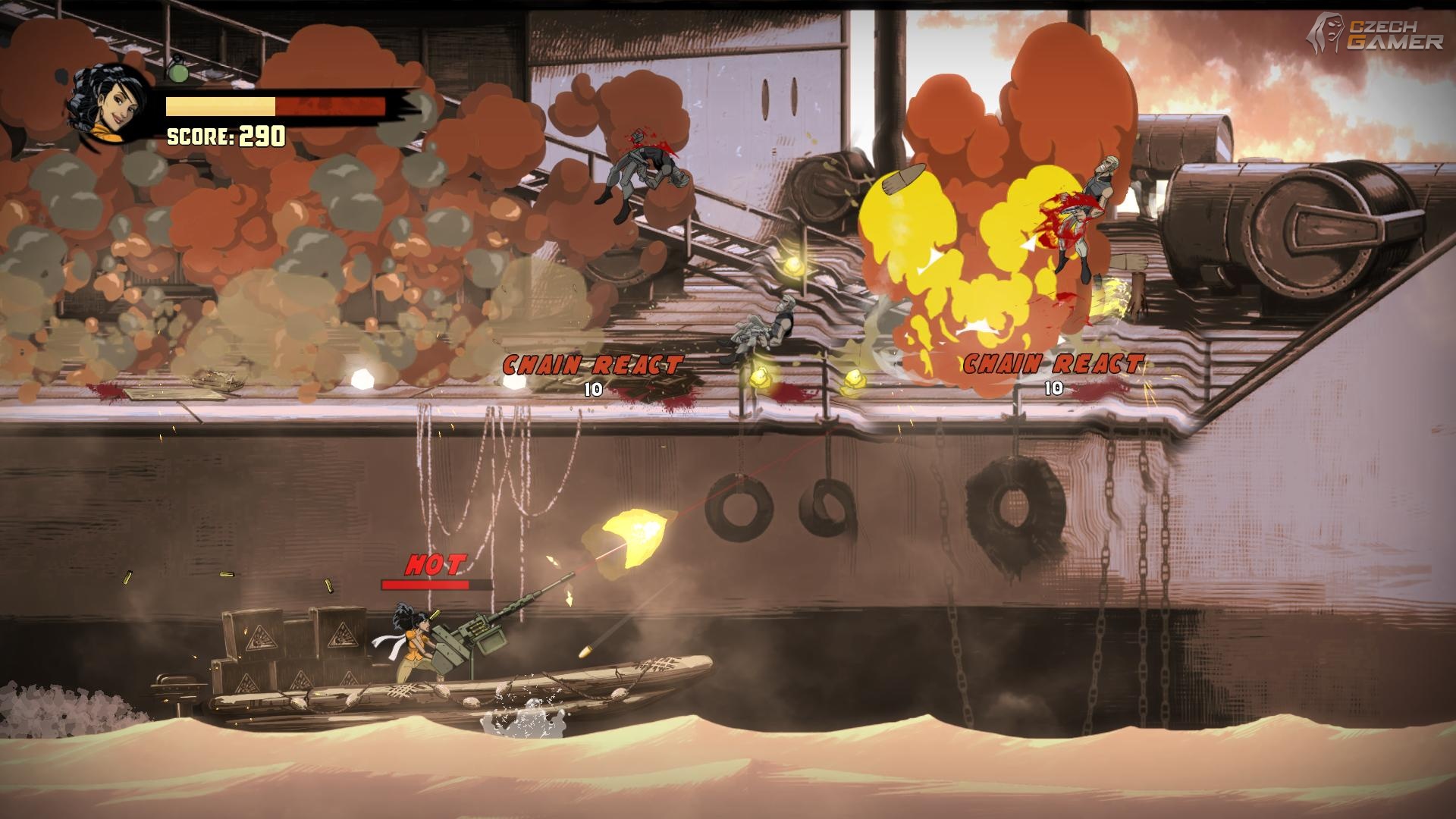Click the Czech Gamer watermark logo
1456x819 pixels.
(x=1377, y=34)
